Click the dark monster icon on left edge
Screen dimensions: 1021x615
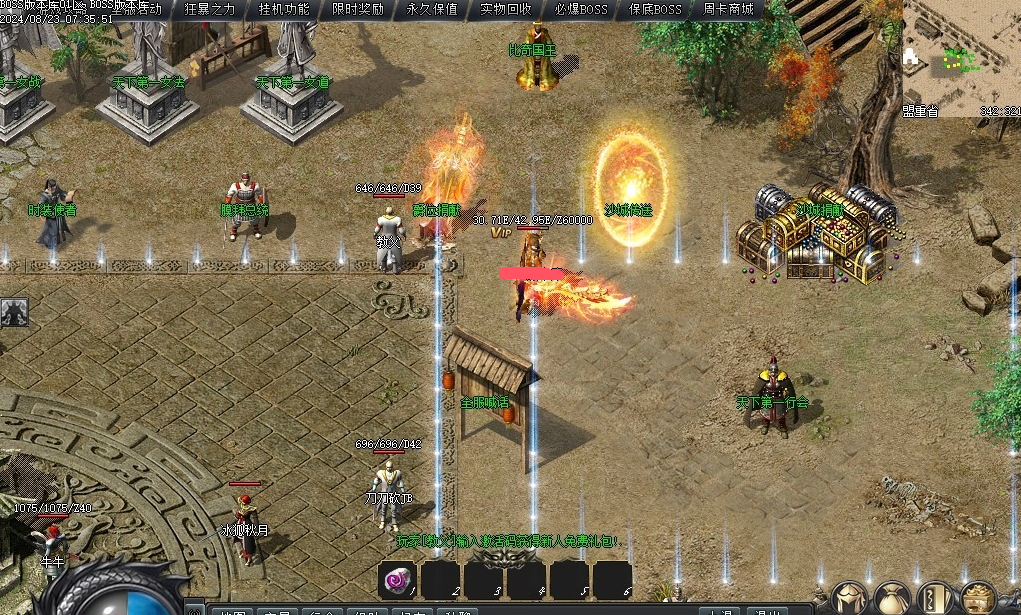(x=14, y=313)
